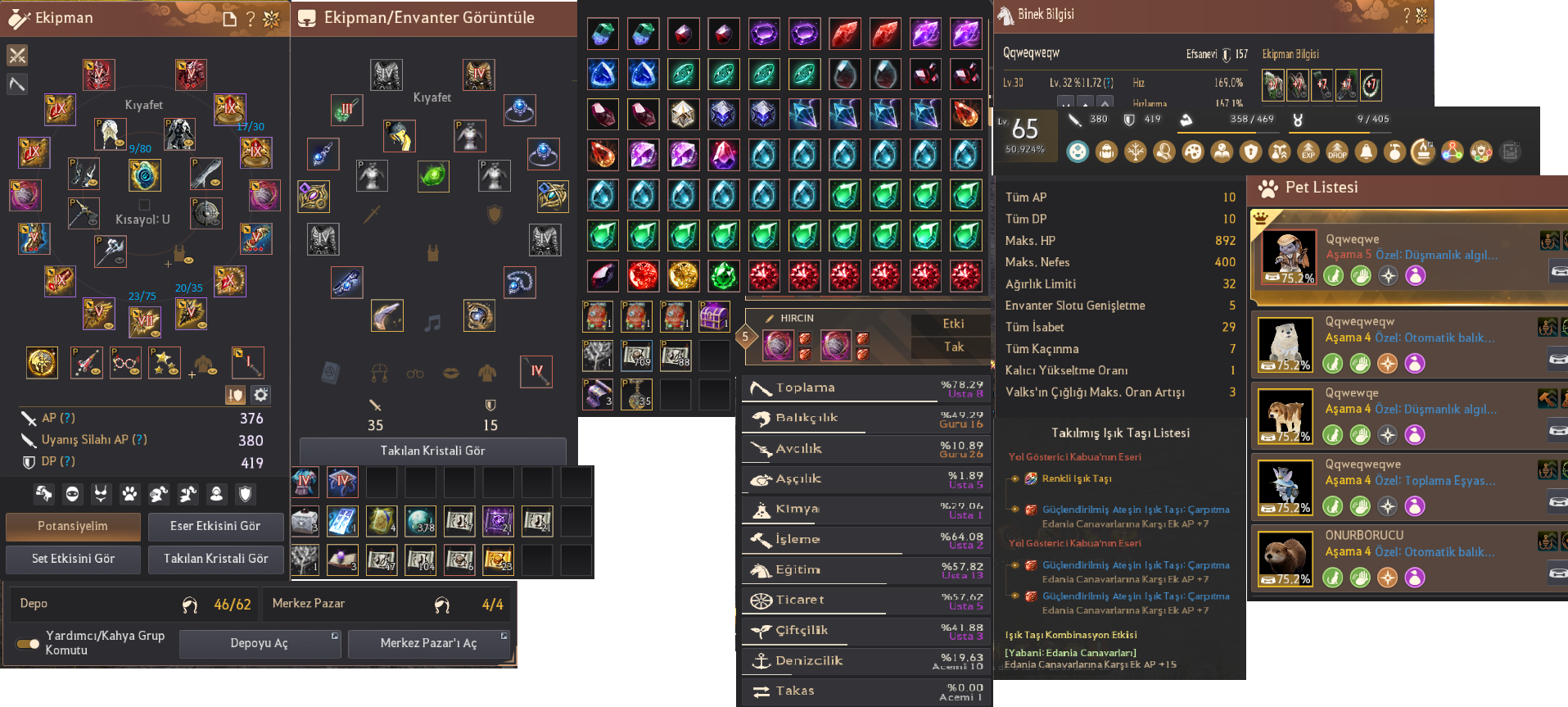Click the EXP distribution icon on mount panel

(x=1309, y=152)
